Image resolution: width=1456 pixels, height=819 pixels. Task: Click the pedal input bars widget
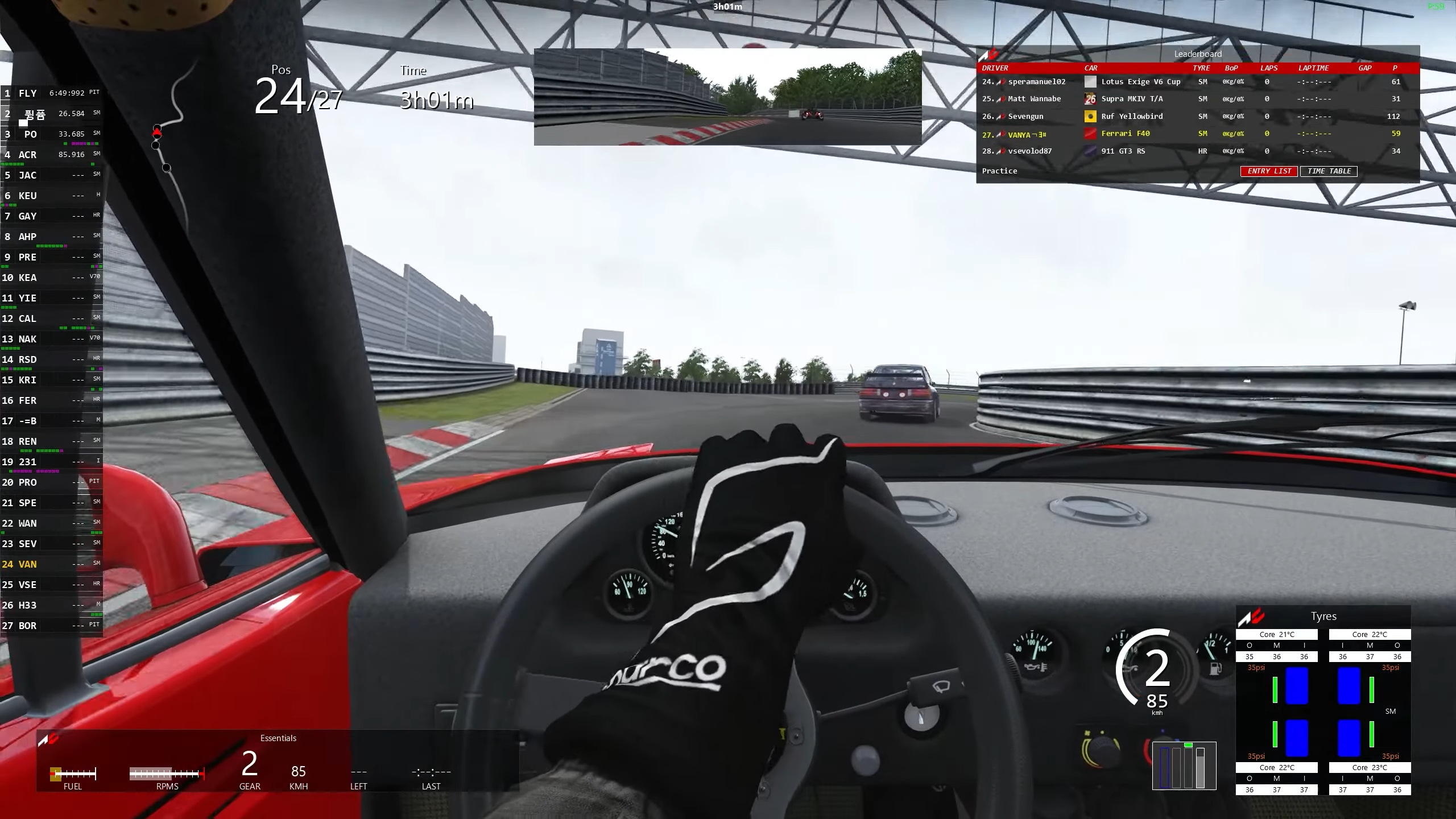point(1184,766)
